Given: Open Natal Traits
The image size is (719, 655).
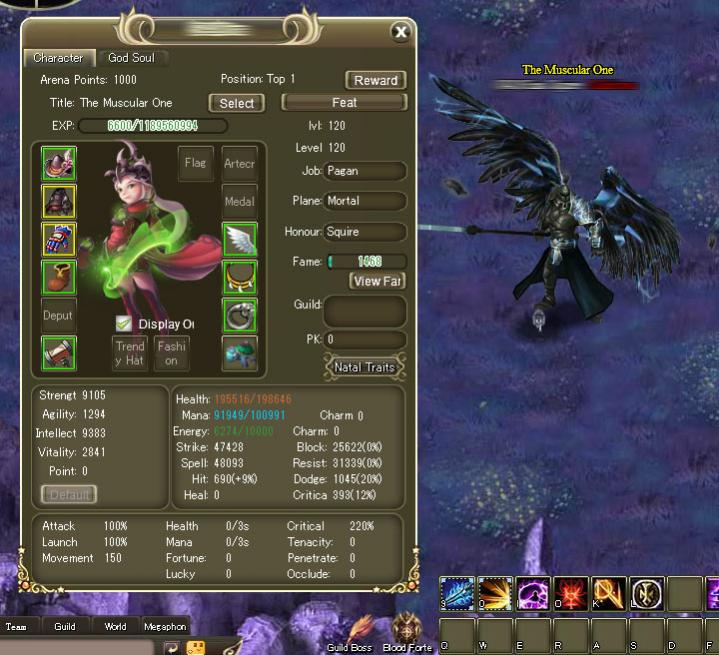Looking at the screenshot, I should pos(364,367).
